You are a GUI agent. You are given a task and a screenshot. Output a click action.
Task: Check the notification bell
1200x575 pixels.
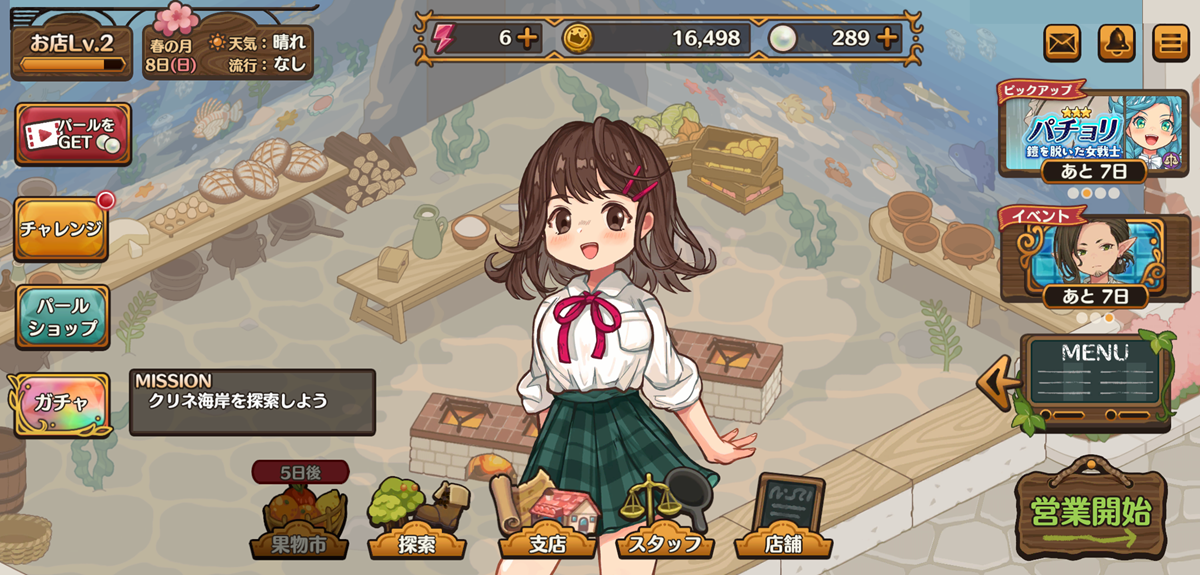point(1116,43)
